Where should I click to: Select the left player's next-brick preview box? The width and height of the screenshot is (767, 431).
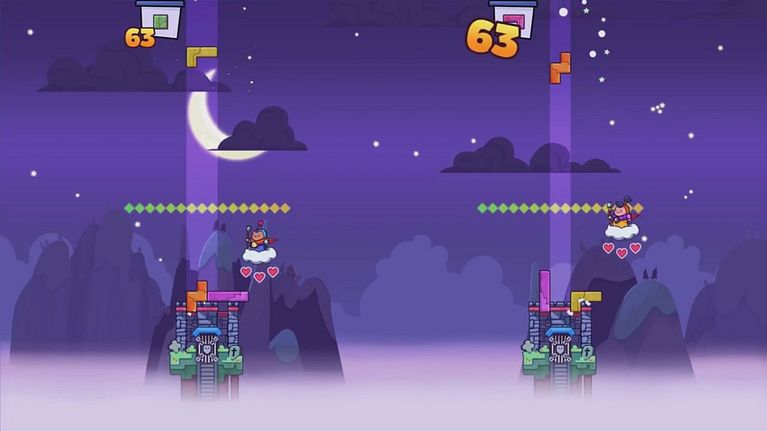(160, 17)
